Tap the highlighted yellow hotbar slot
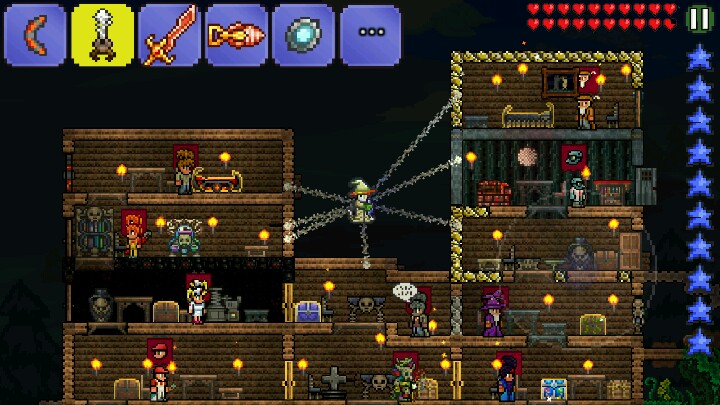720x405 pixels. pos(102,35)
